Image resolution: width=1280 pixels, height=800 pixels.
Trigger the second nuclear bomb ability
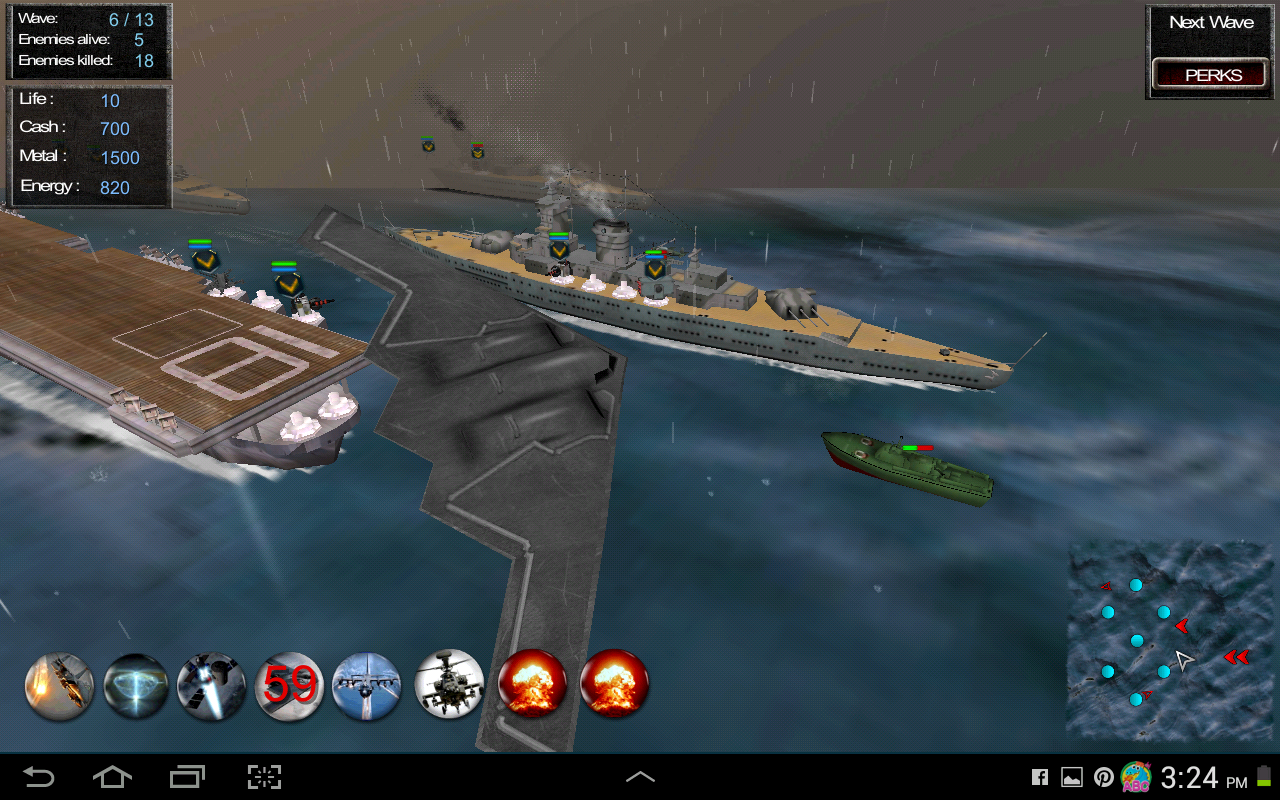coord(615,686)
